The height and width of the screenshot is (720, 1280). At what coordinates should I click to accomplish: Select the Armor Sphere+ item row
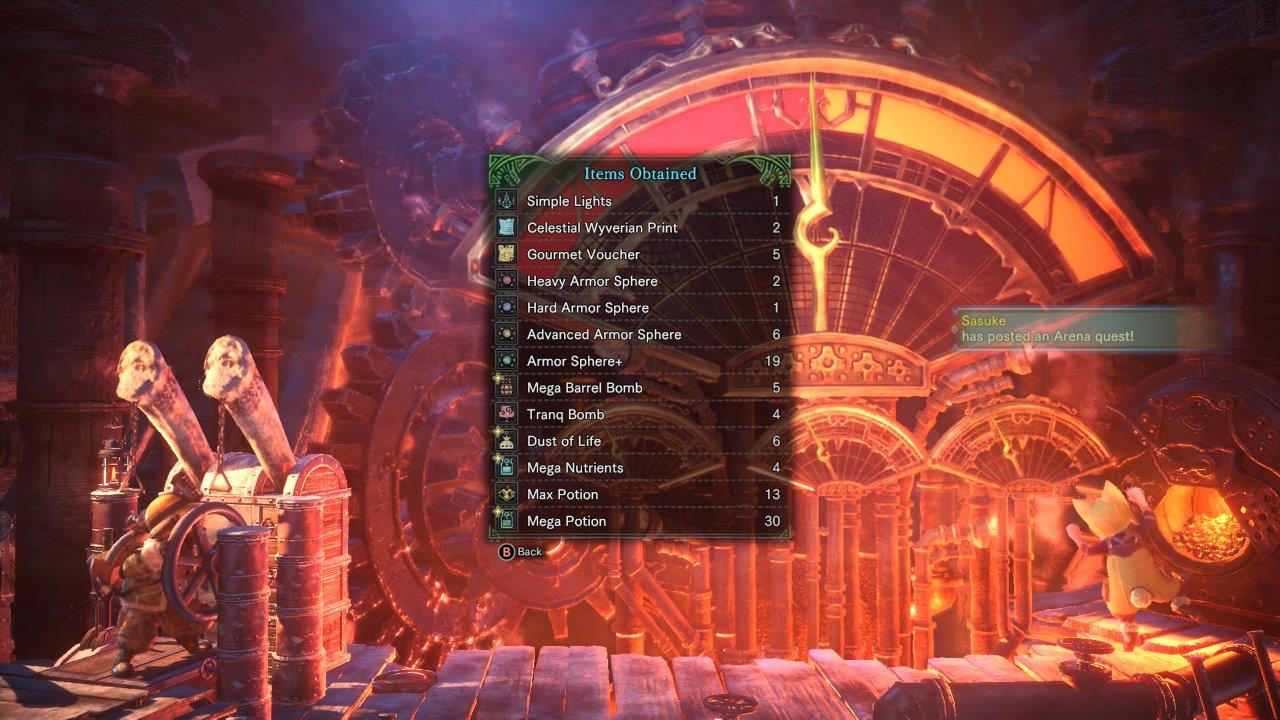tap(639, 361)
